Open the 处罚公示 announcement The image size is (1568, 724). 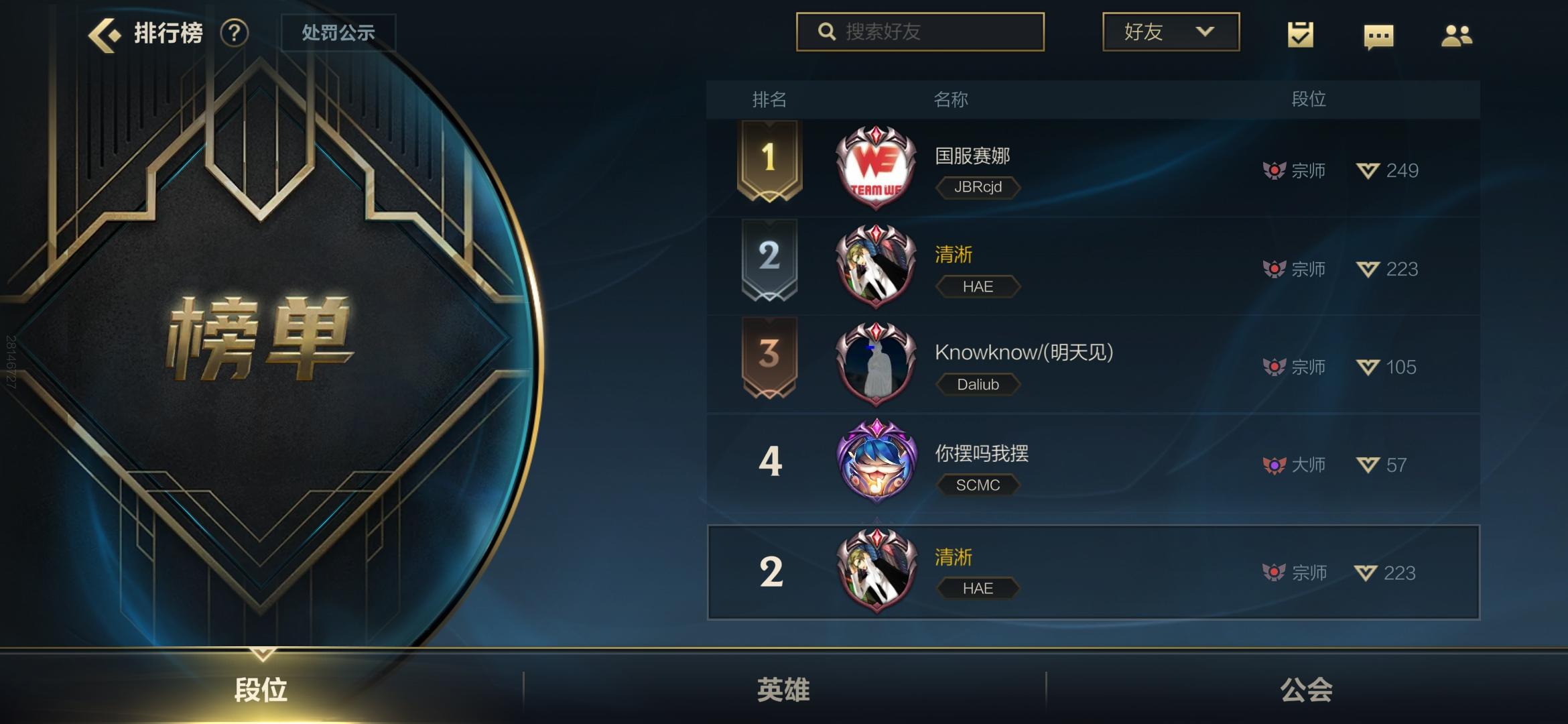pyautogui.click(x=338, y=32)
